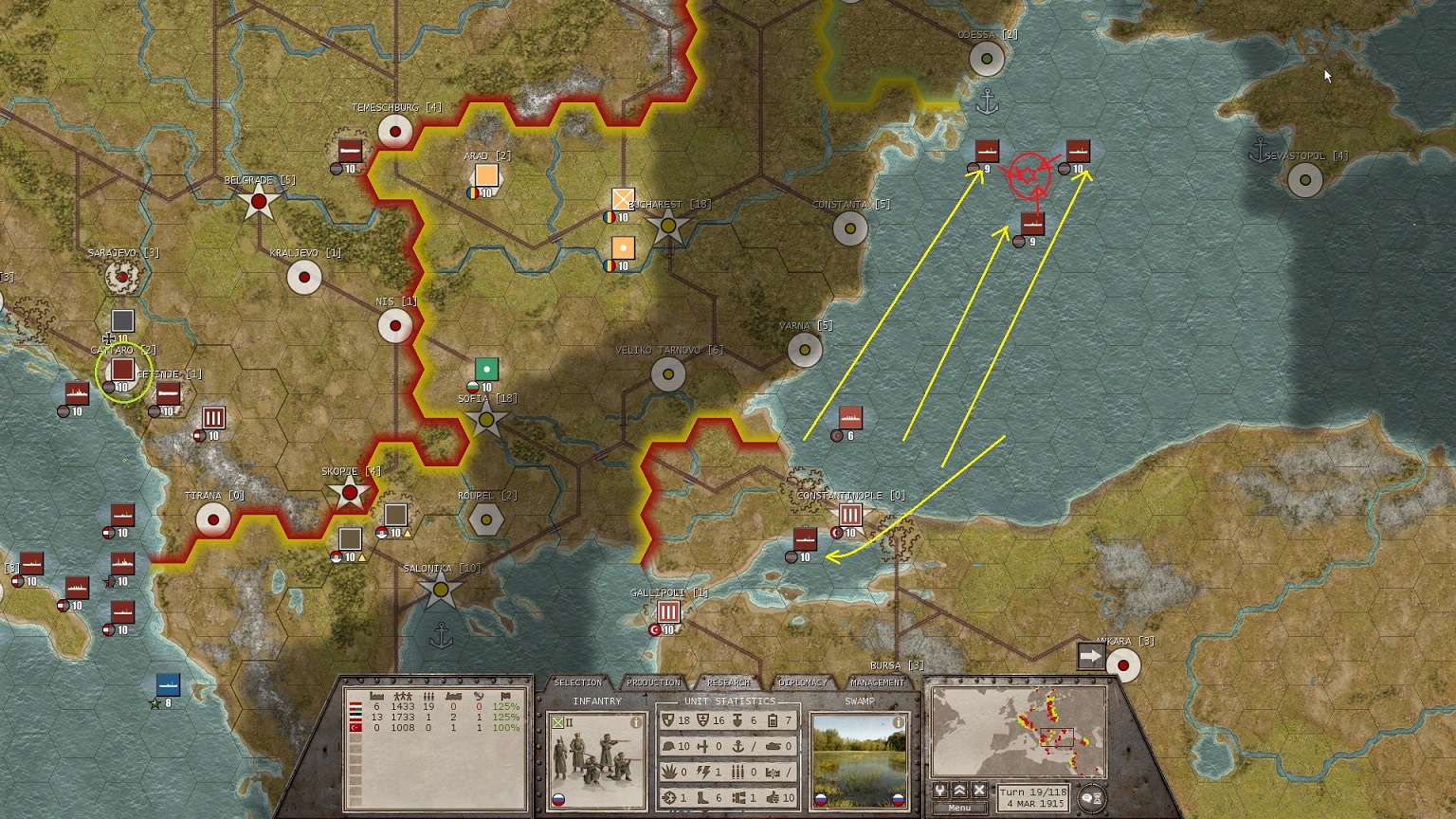Select the Turkish flag row in the statistics panel
The height and width of the screenshot is (819, 1456).
pyautogui.click(x=355, y=727)
